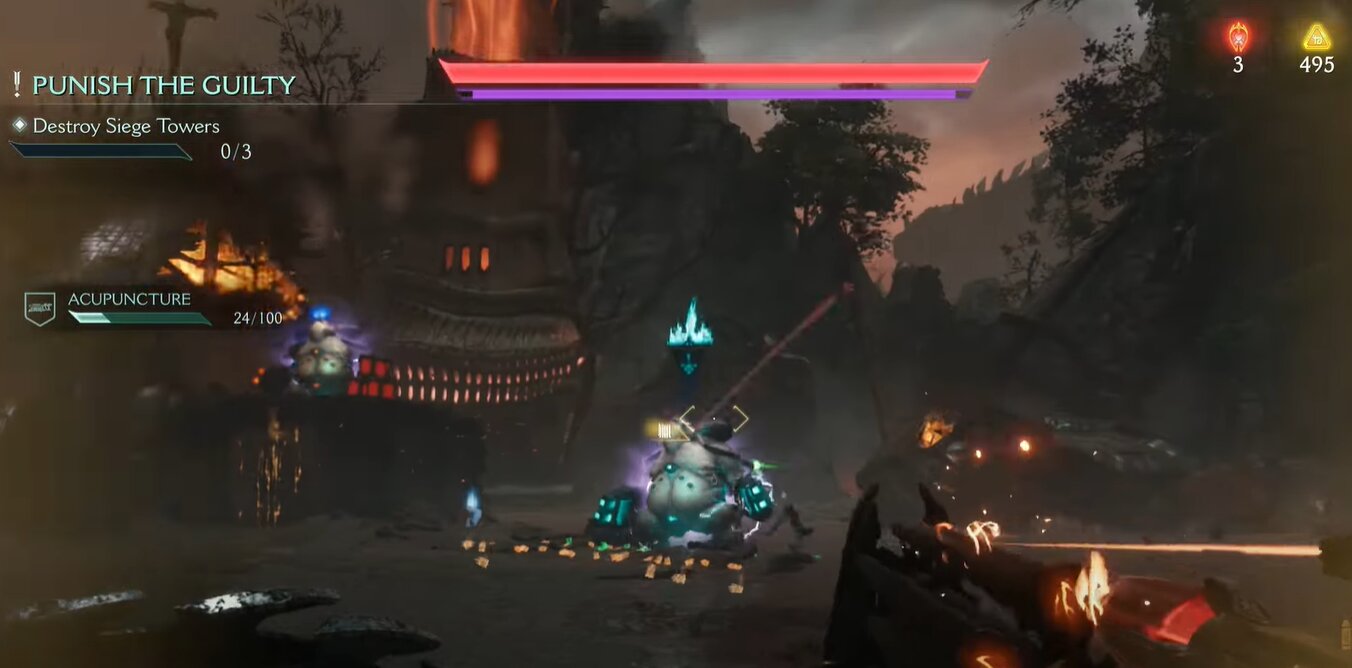Select the yellow gold currency icon
The image size is (1352, 668).
pyautogui.click(x=1317, y=38)
